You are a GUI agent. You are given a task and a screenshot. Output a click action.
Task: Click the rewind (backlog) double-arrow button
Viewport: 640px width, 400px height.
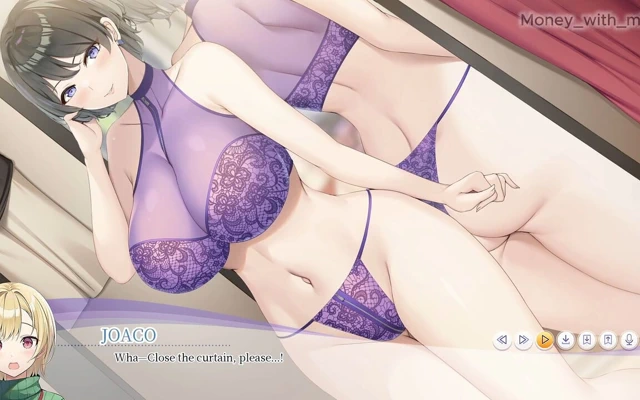click(502, 341)
